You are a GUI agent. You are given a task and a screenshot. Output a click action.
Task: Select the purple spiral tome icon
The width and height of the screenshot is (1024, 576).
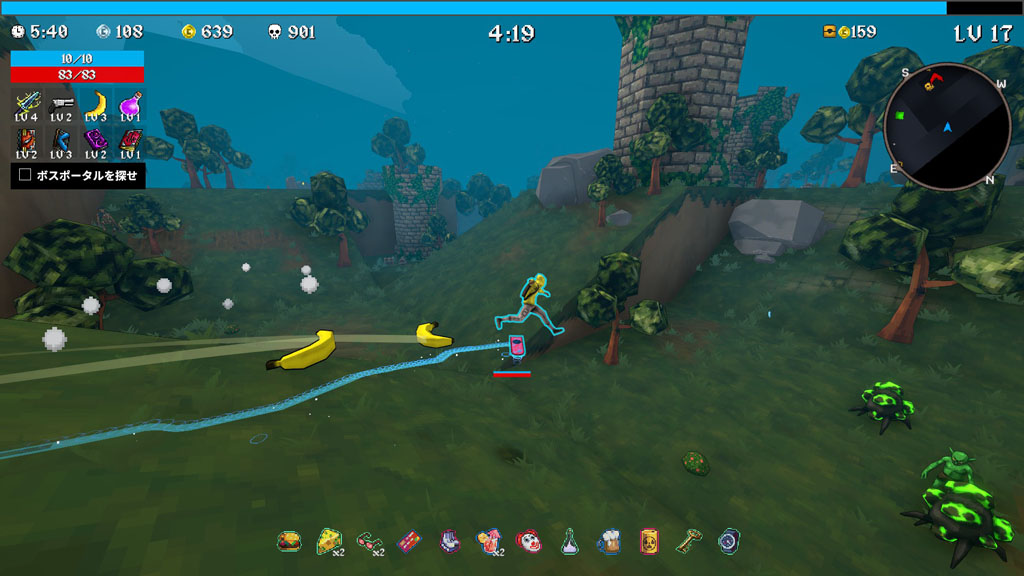click(x=96, y=140)
